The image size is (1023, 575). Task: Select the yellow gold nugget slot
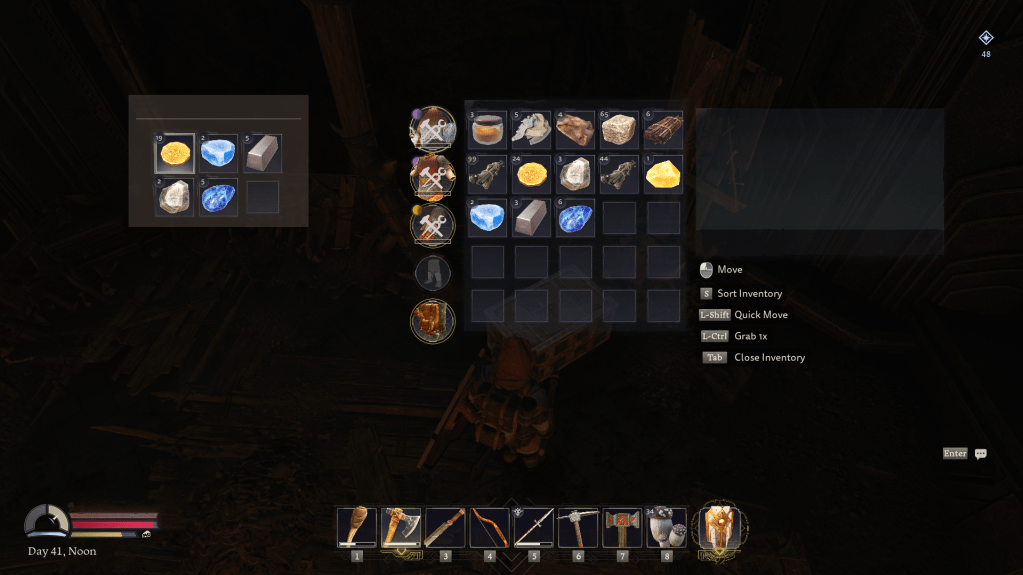663,174
